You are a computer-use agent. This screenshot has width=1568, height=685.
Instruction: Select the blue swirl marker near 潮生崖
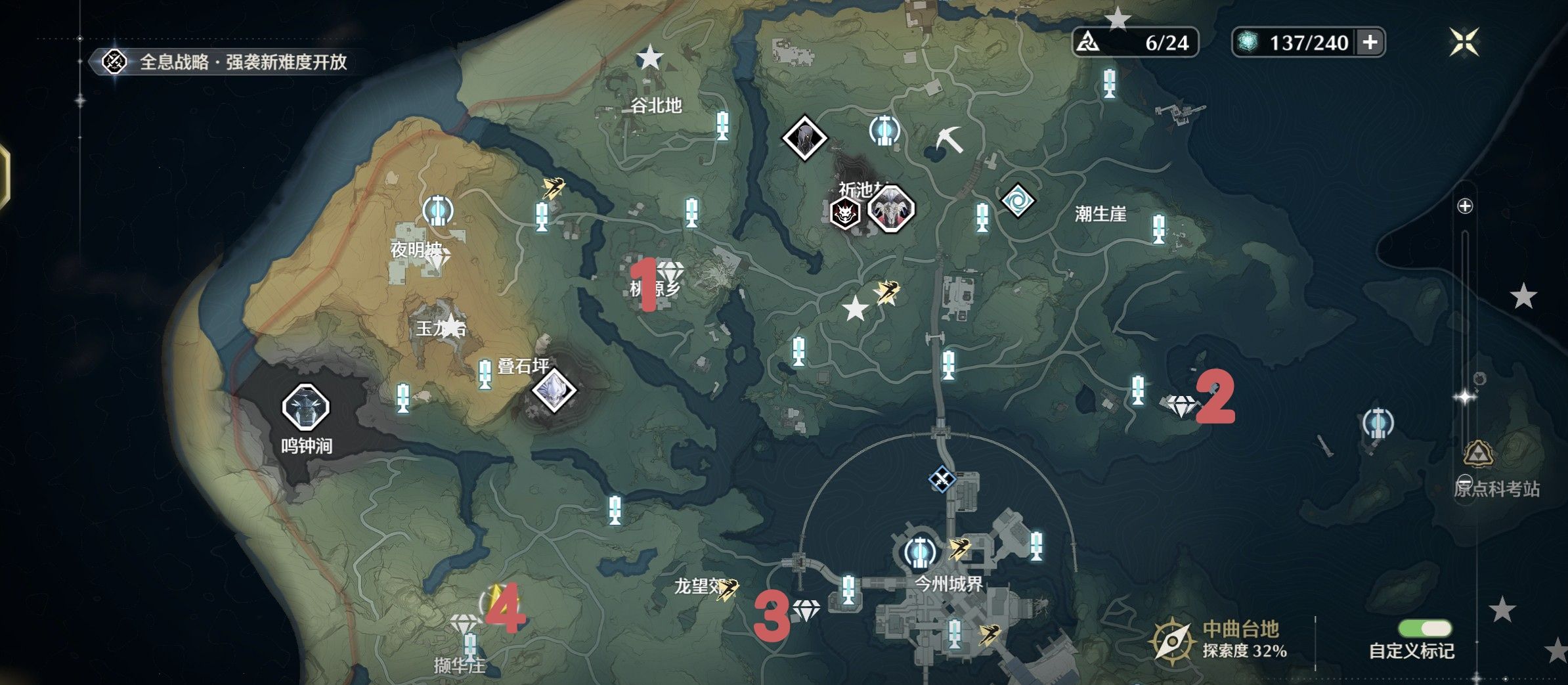(x=1017, y=201)
